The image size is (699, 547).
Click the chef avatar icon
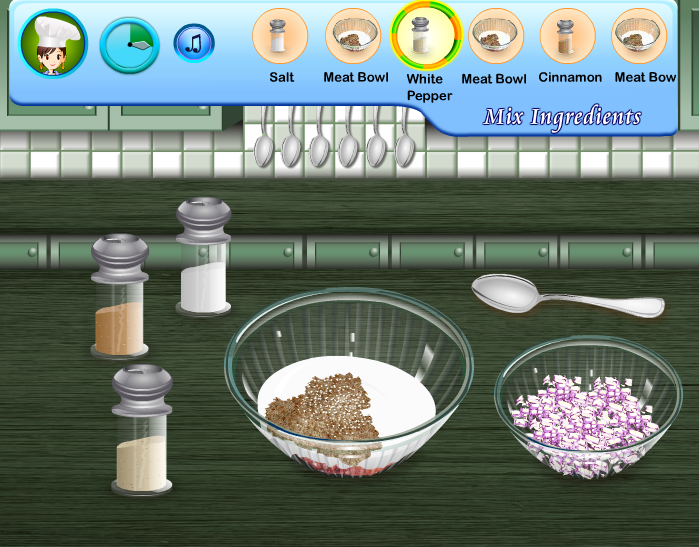point(53,44)
